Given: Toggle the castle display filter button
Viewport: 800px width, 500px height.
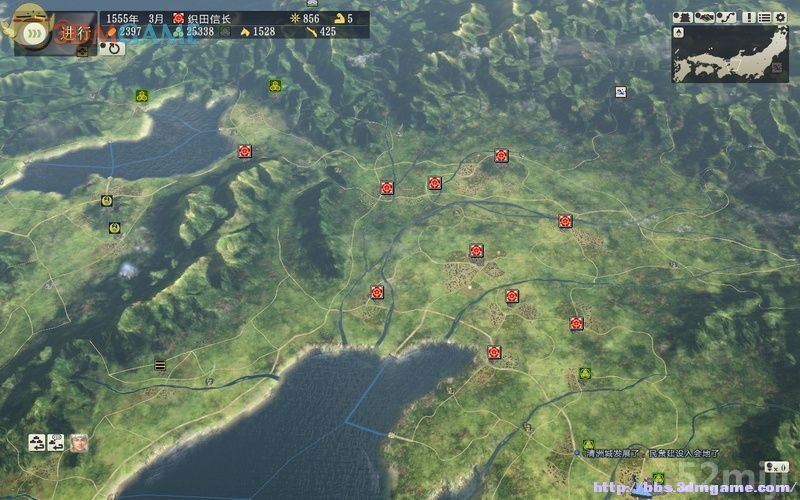Looking at the screenshot, I should (x=684, y=17).
